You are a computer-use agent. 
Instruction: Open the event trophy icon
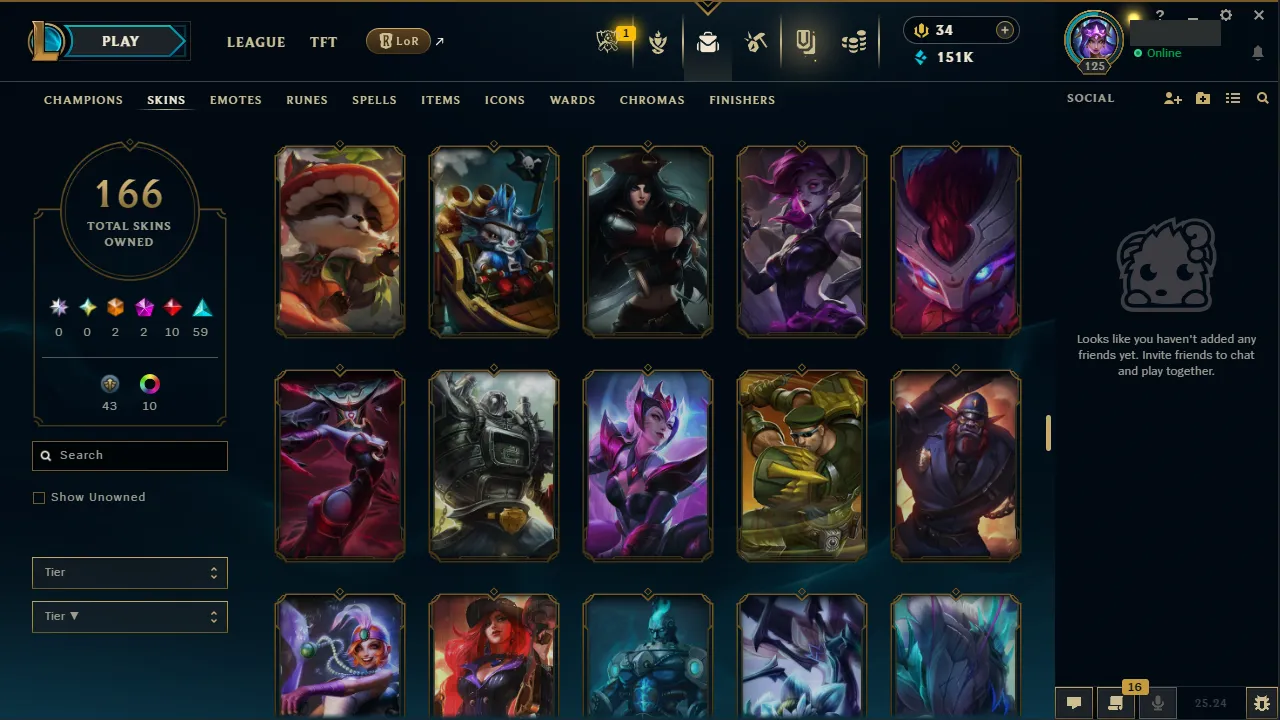pos(658,41)
